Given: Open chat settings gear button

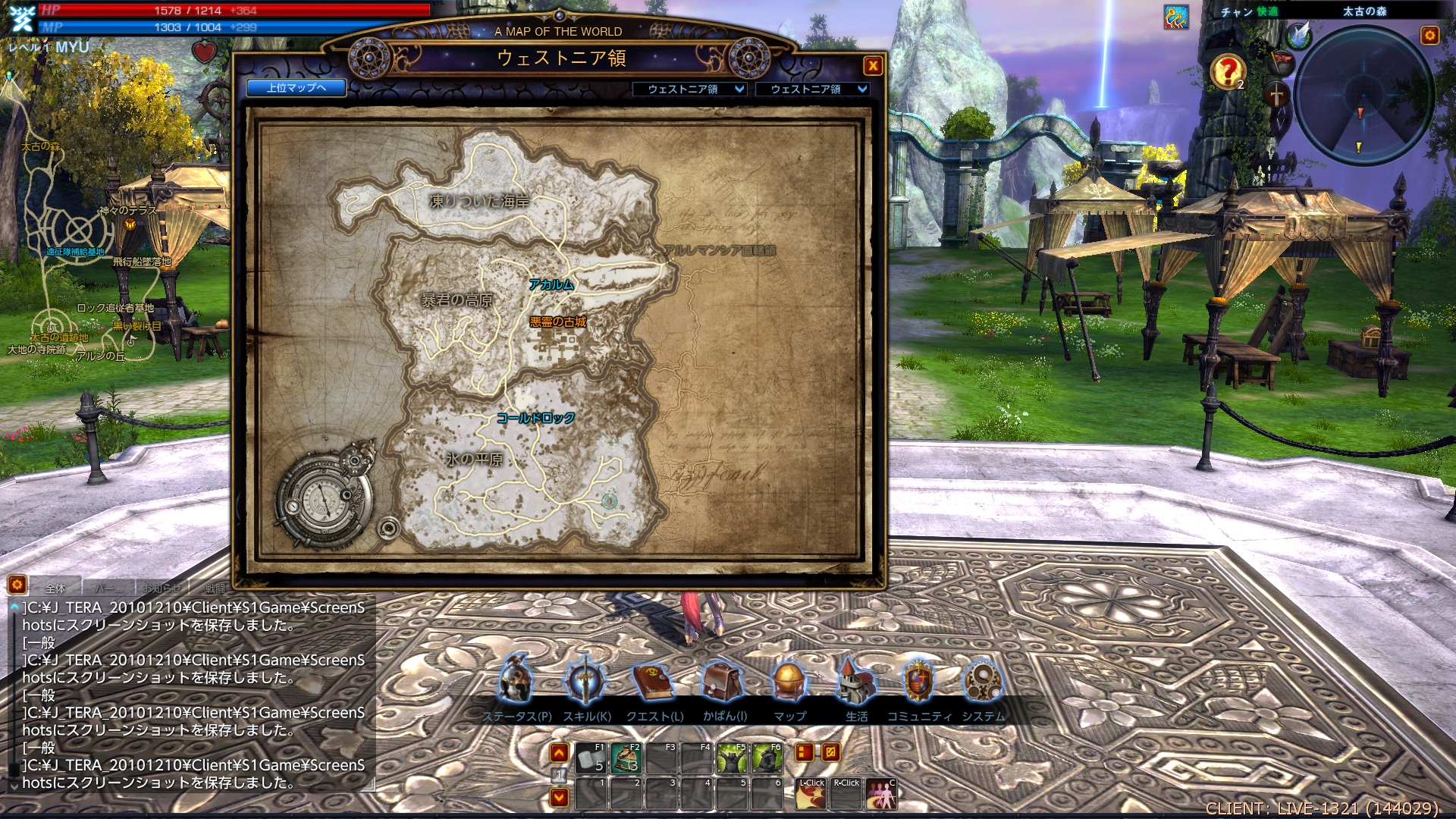Looking at the screenshot, I should tap(17, 585).
